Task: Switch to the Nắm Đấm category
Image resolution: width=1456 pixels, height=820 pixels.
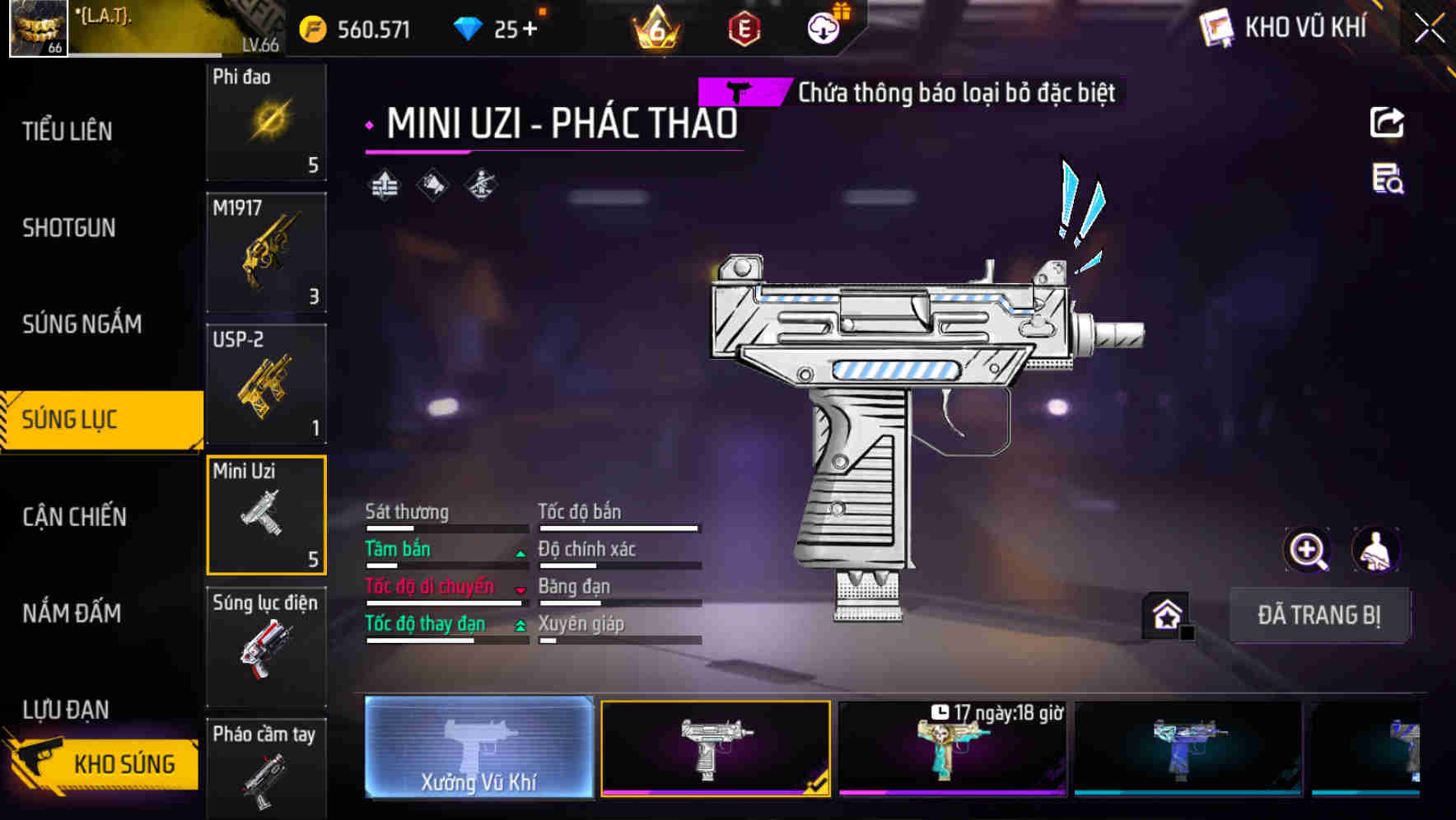Action: pos(72,613)
